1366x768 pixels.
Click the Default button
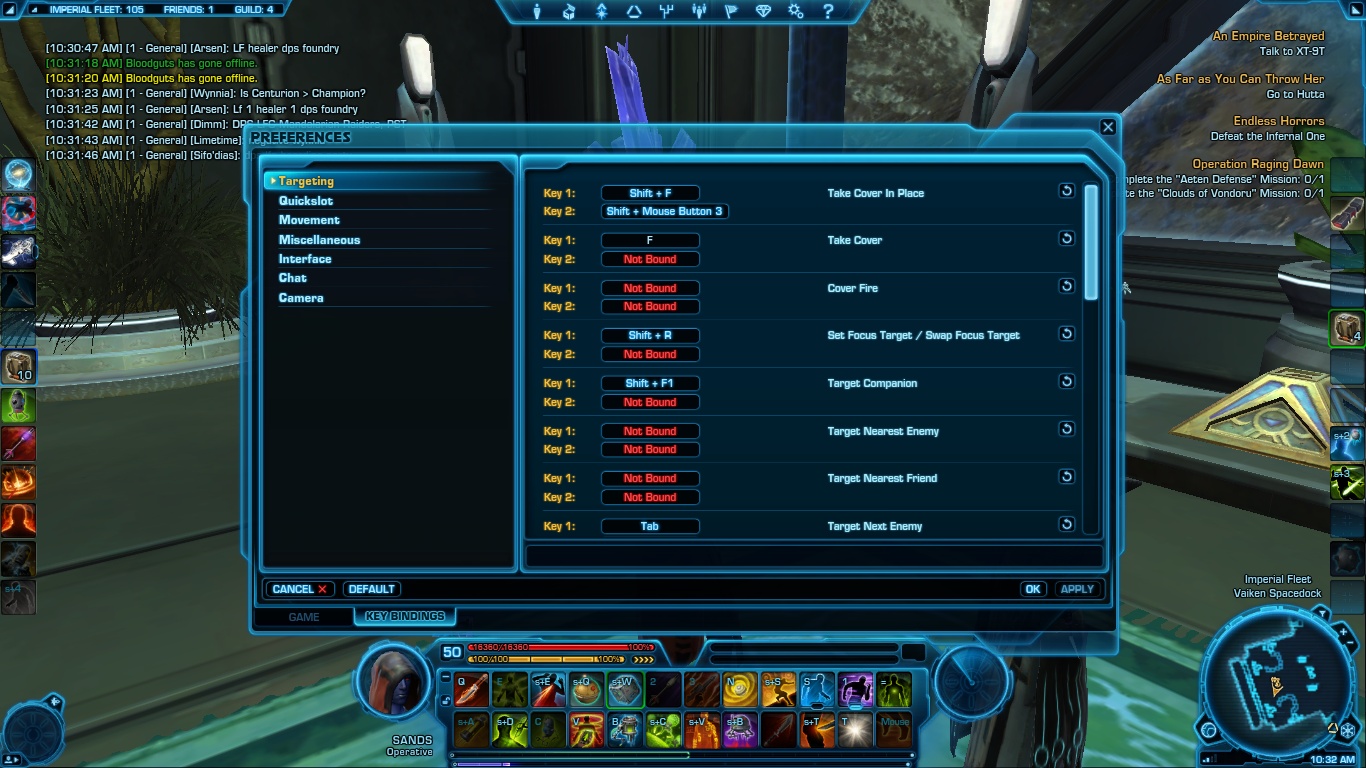coord(371,588)
